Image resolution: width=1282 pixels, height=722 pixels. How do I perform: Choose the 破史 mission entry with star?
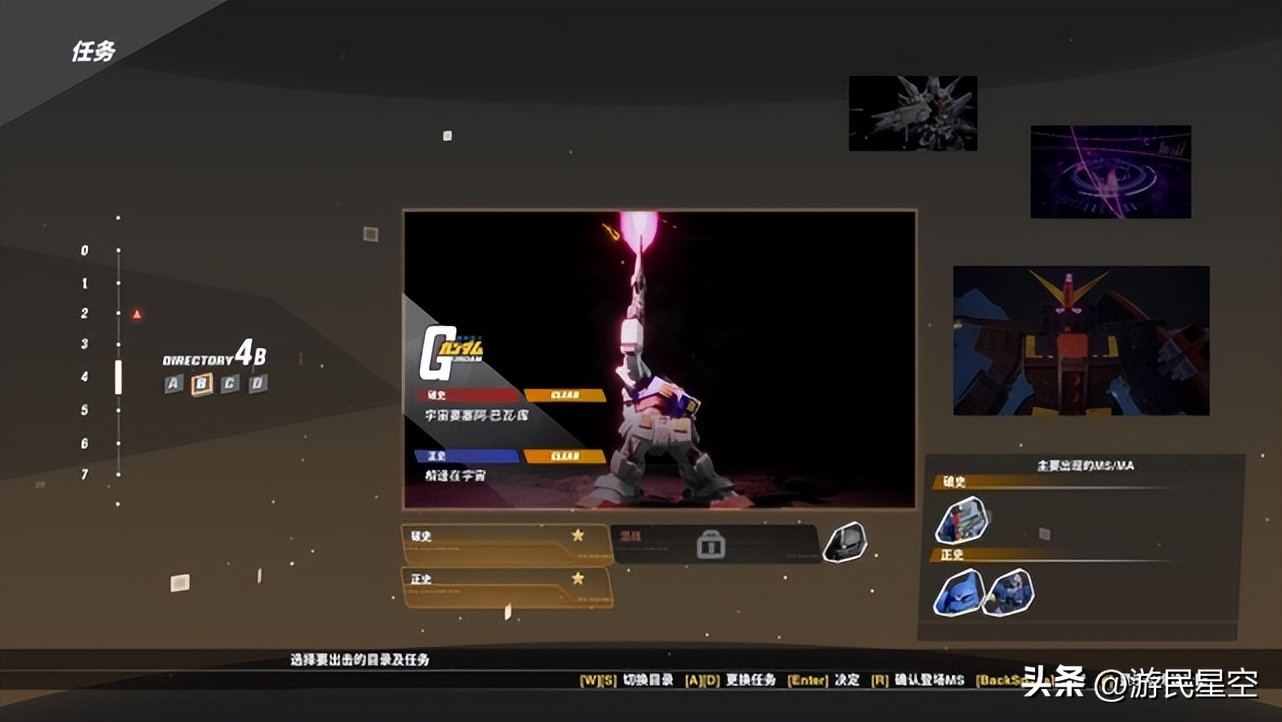tap(506, 545)
